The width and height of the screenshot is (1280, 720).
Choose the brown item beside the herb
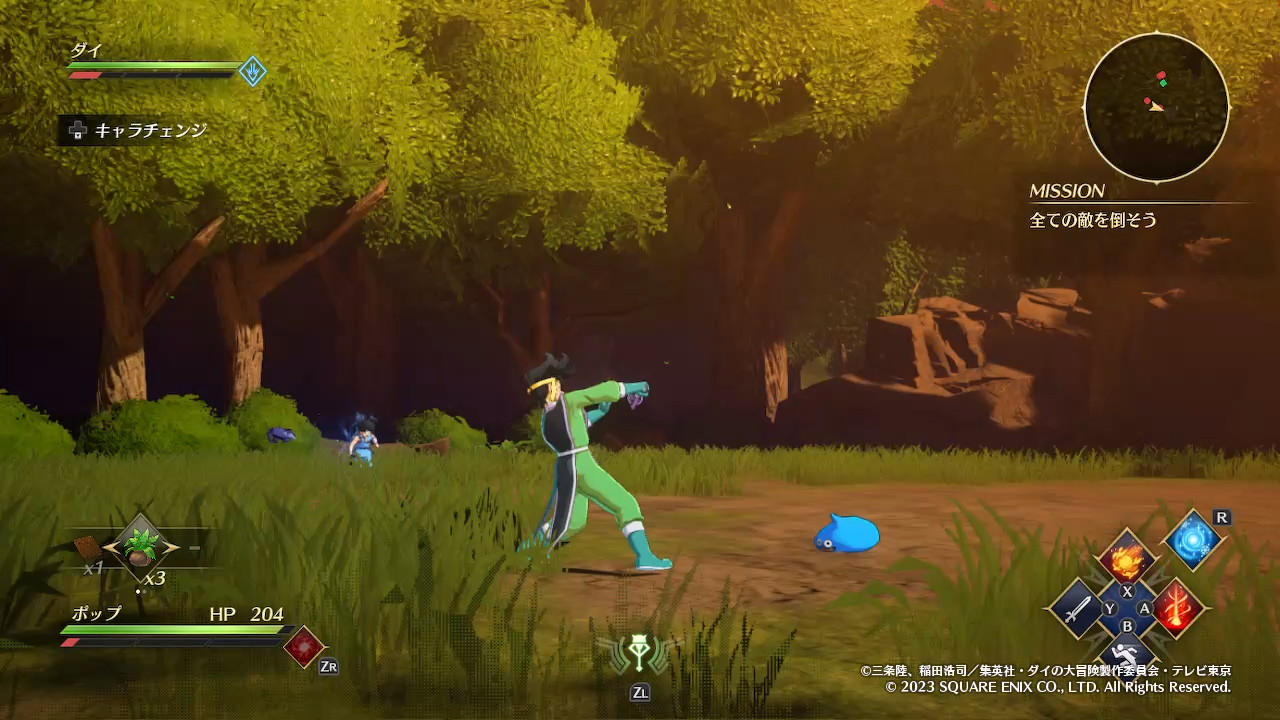[88, 547]
